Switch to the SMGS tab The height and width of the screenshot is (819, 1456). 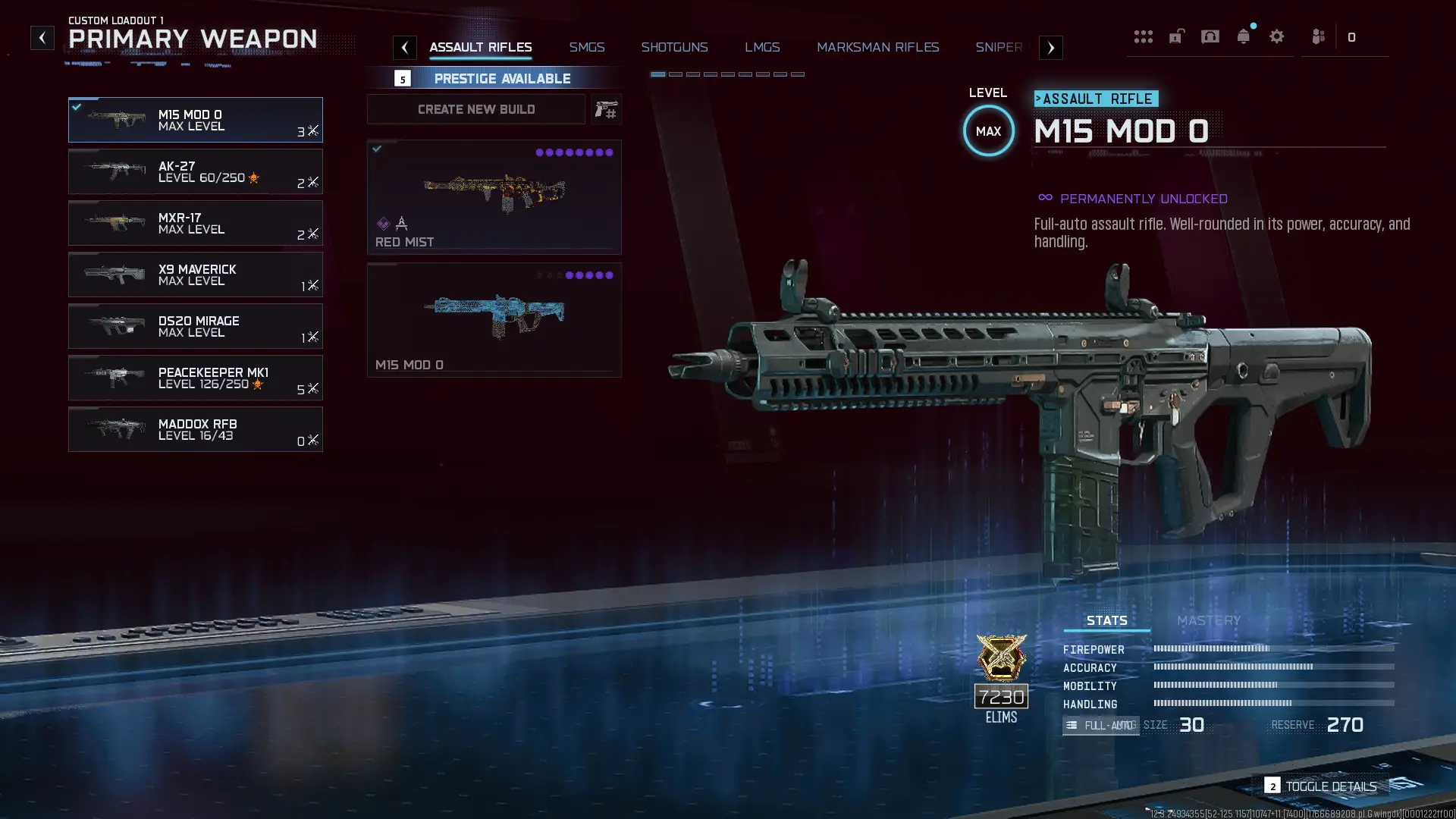click(x=587, y=47)
